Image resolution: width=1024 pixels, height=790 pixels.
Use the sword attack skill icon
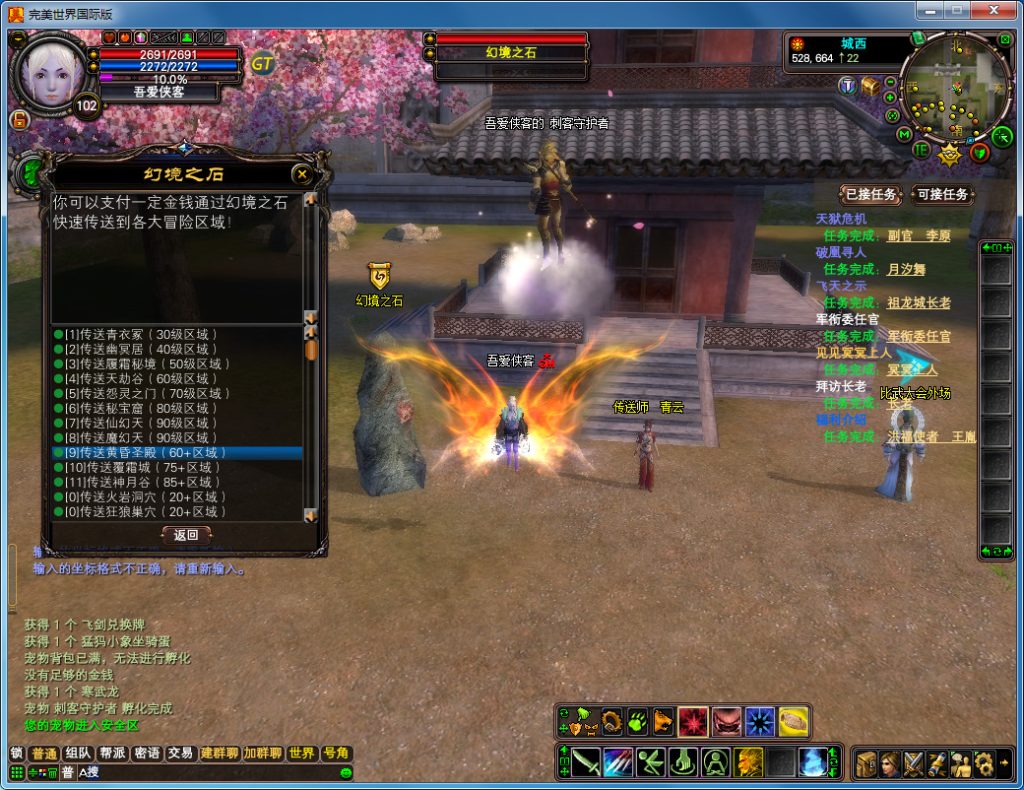(585, 763)
